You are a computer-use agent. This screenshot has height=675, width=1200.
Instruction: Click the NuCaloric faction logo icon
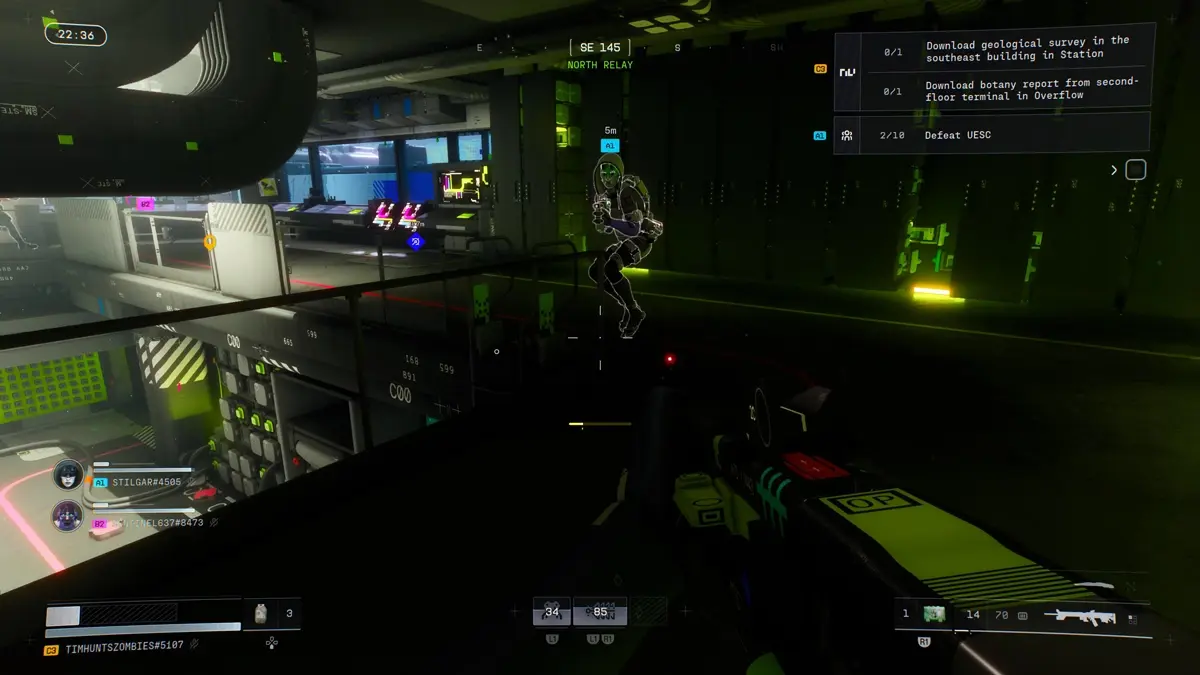(847, 71)
